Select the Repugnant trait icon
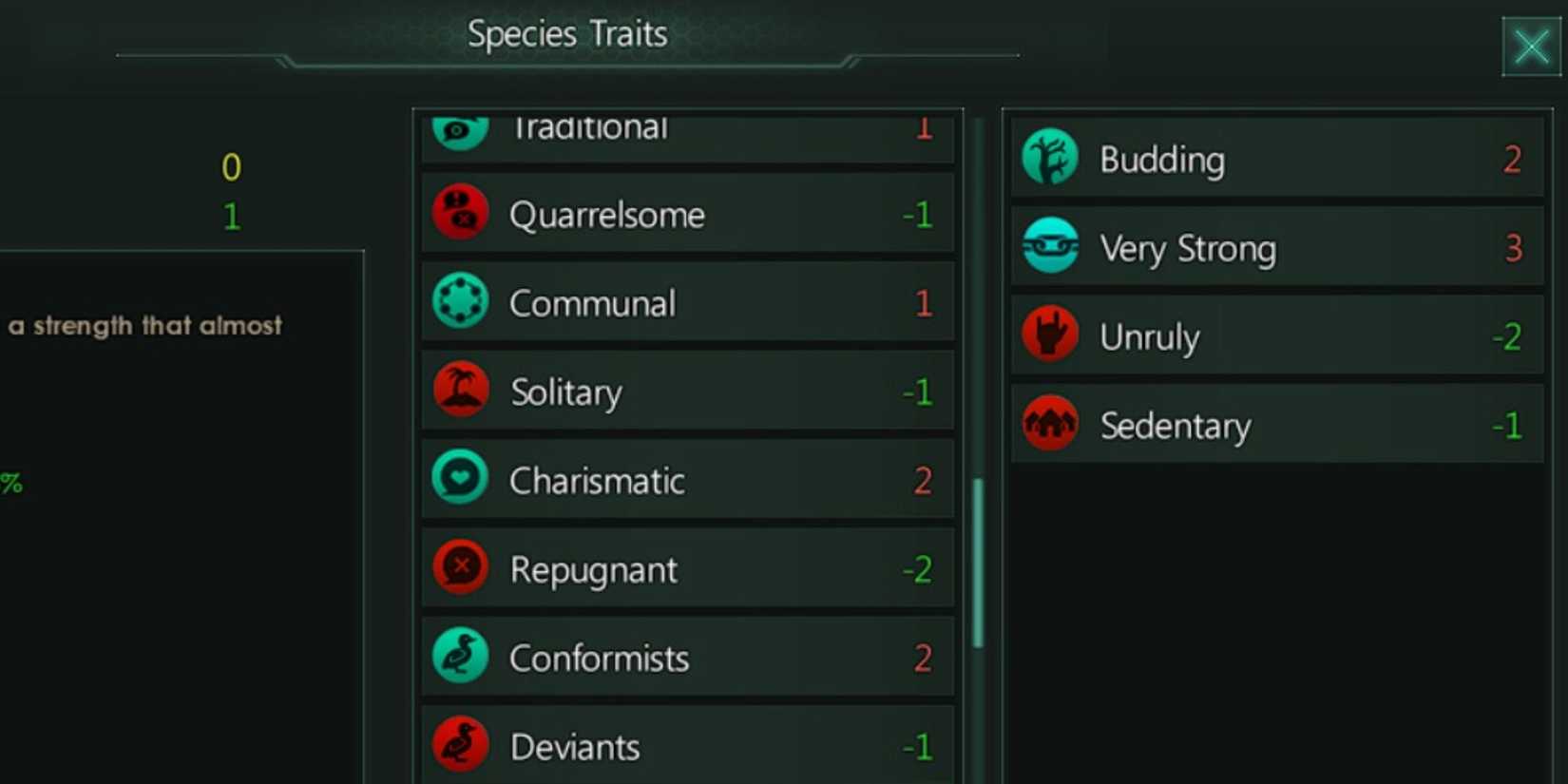The height and width of the screenshot is (784, 1568). tap(460, 567)
